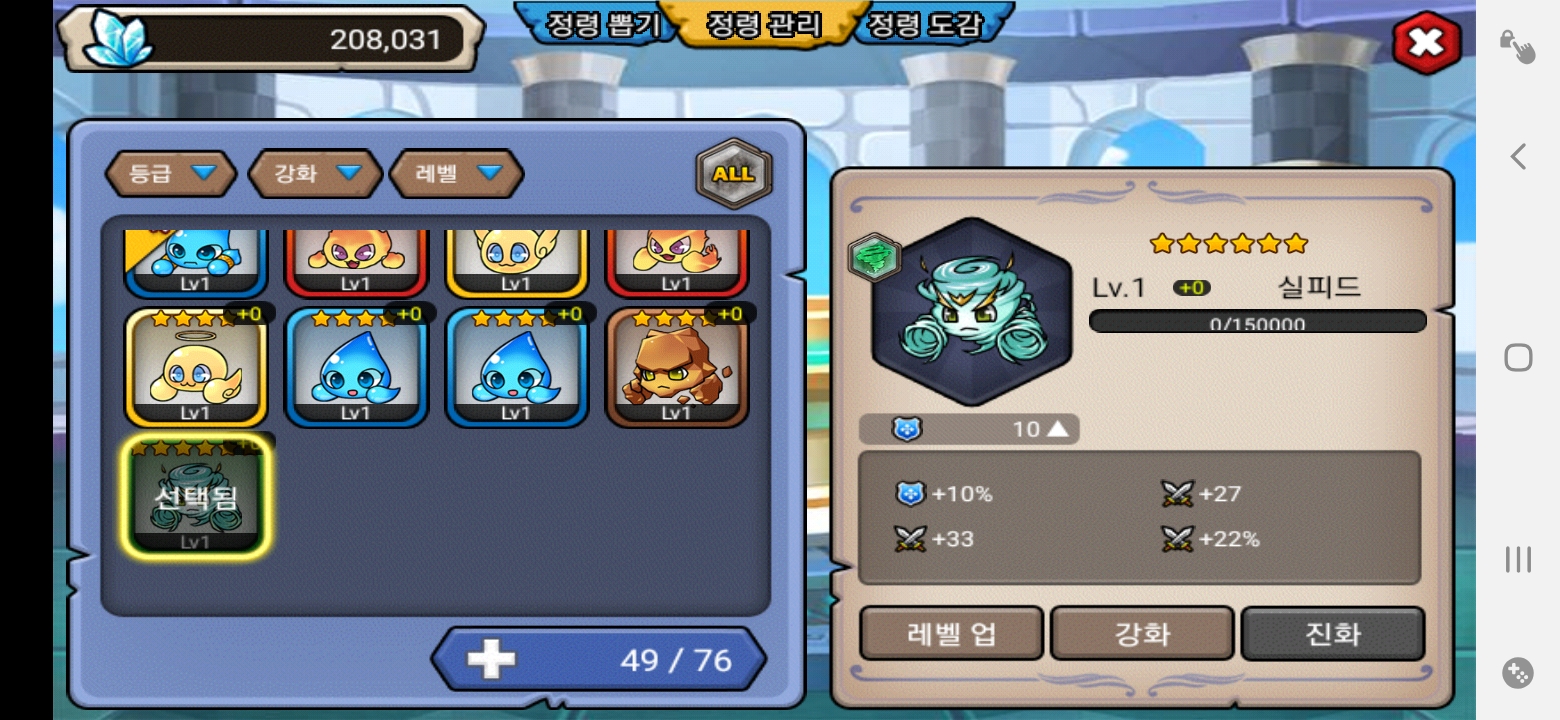Click the 강화 enhance button

(x=1142, y=634)
